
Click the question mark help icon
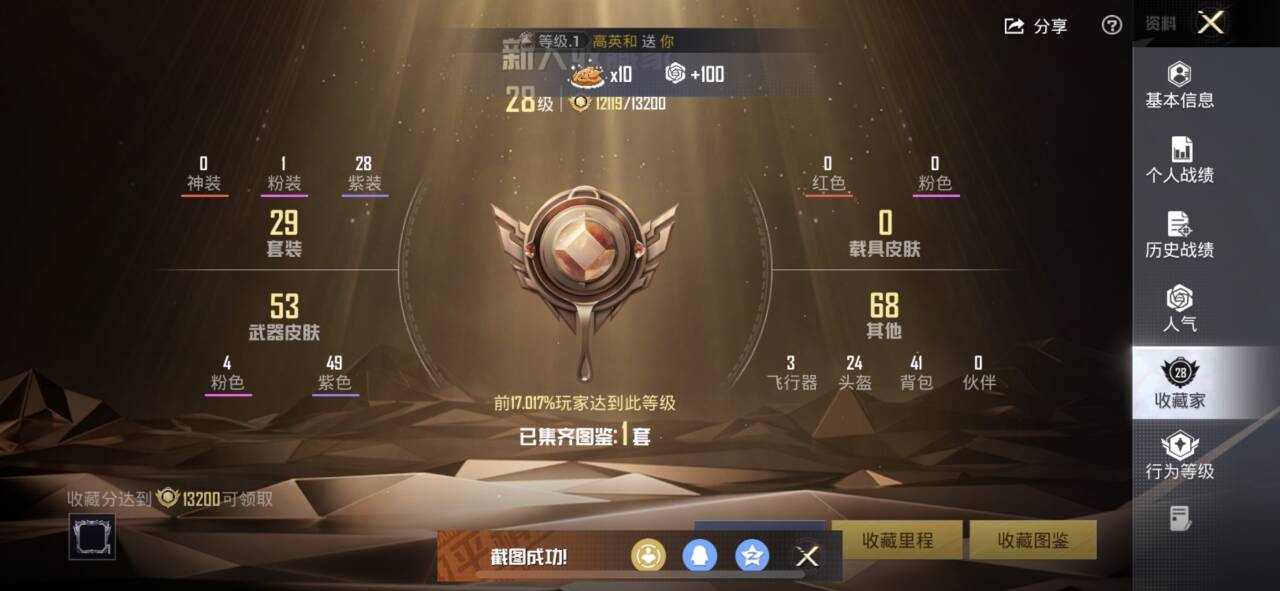click(x=1111, y=26)
